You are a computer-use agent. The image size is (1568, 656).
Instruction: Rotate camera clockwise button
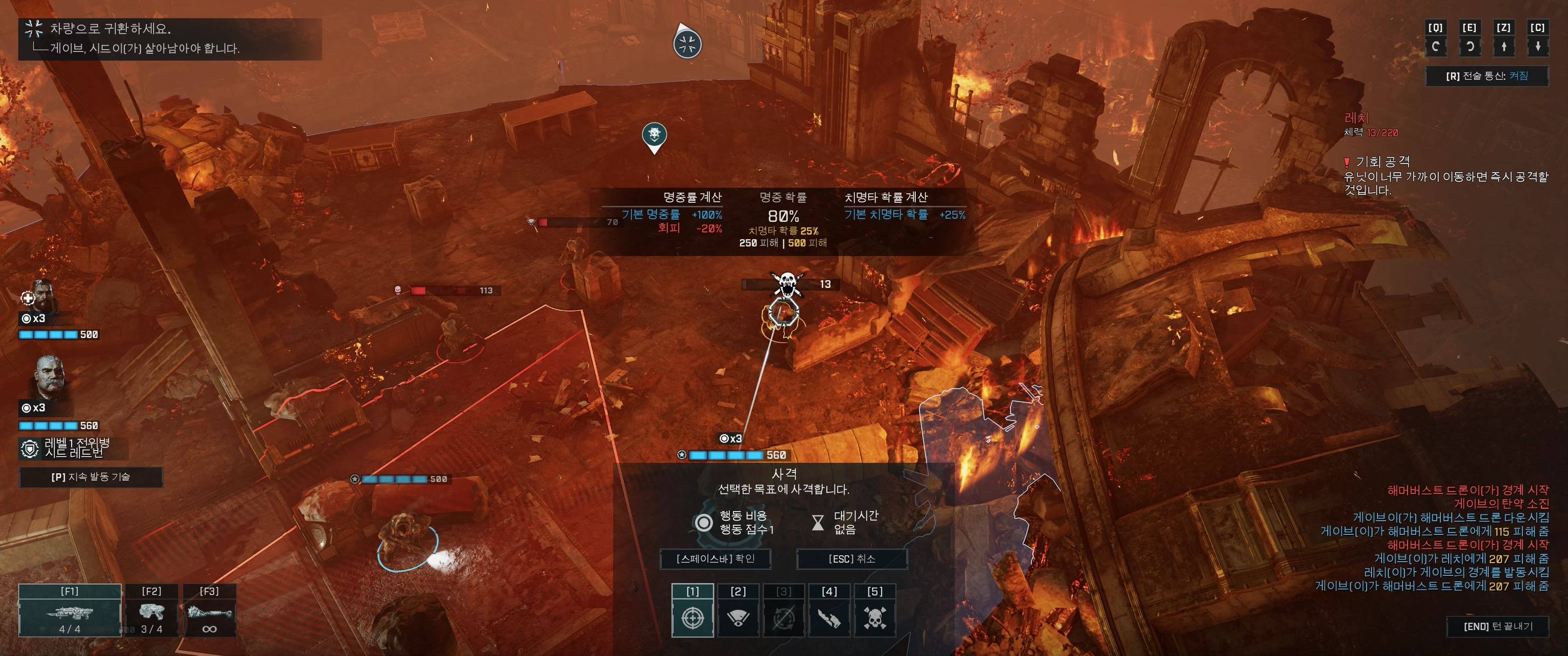click(1470, 39)
